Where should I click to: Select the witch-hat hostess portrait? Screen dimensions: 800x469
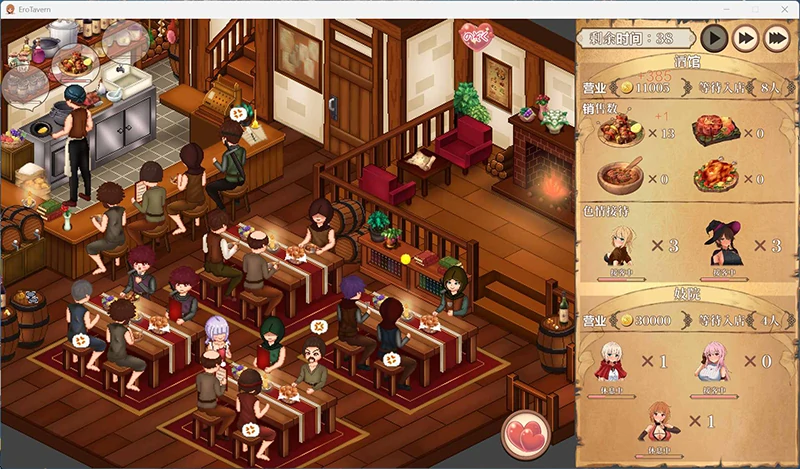point(723,241)
